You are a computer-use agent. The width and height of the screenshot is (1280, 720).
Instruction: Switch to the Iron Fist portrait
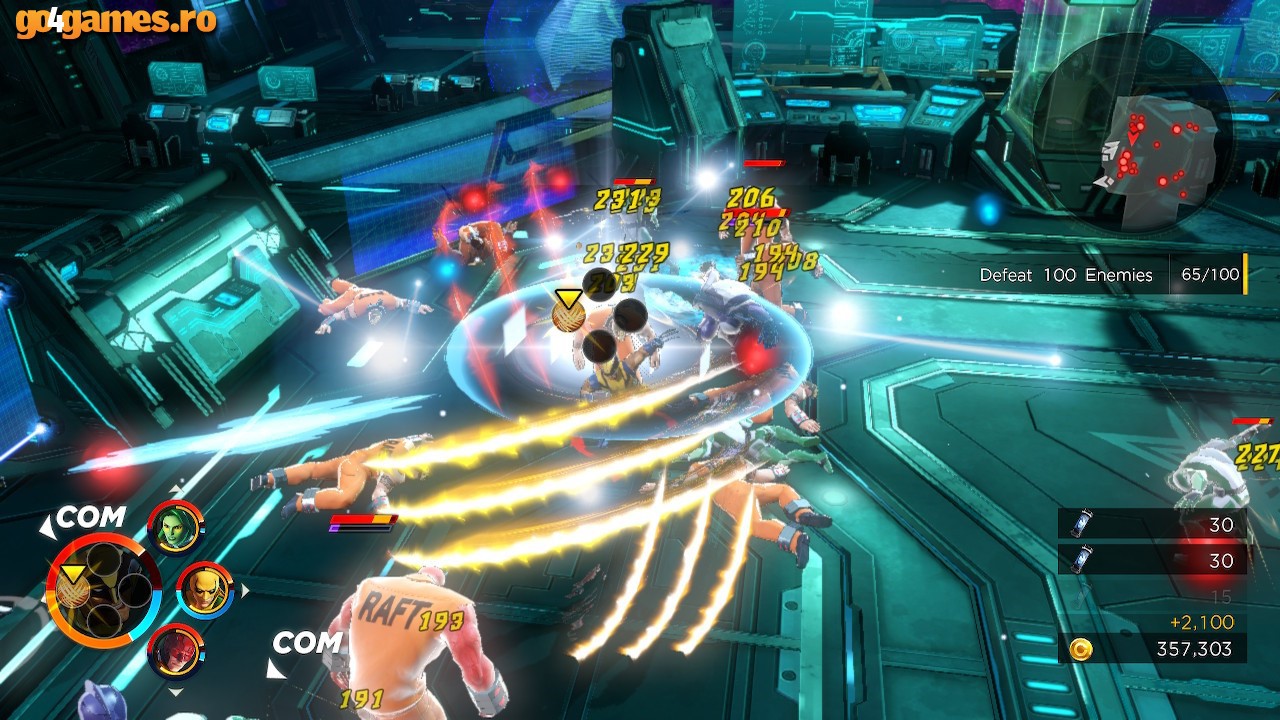[205, 590]
